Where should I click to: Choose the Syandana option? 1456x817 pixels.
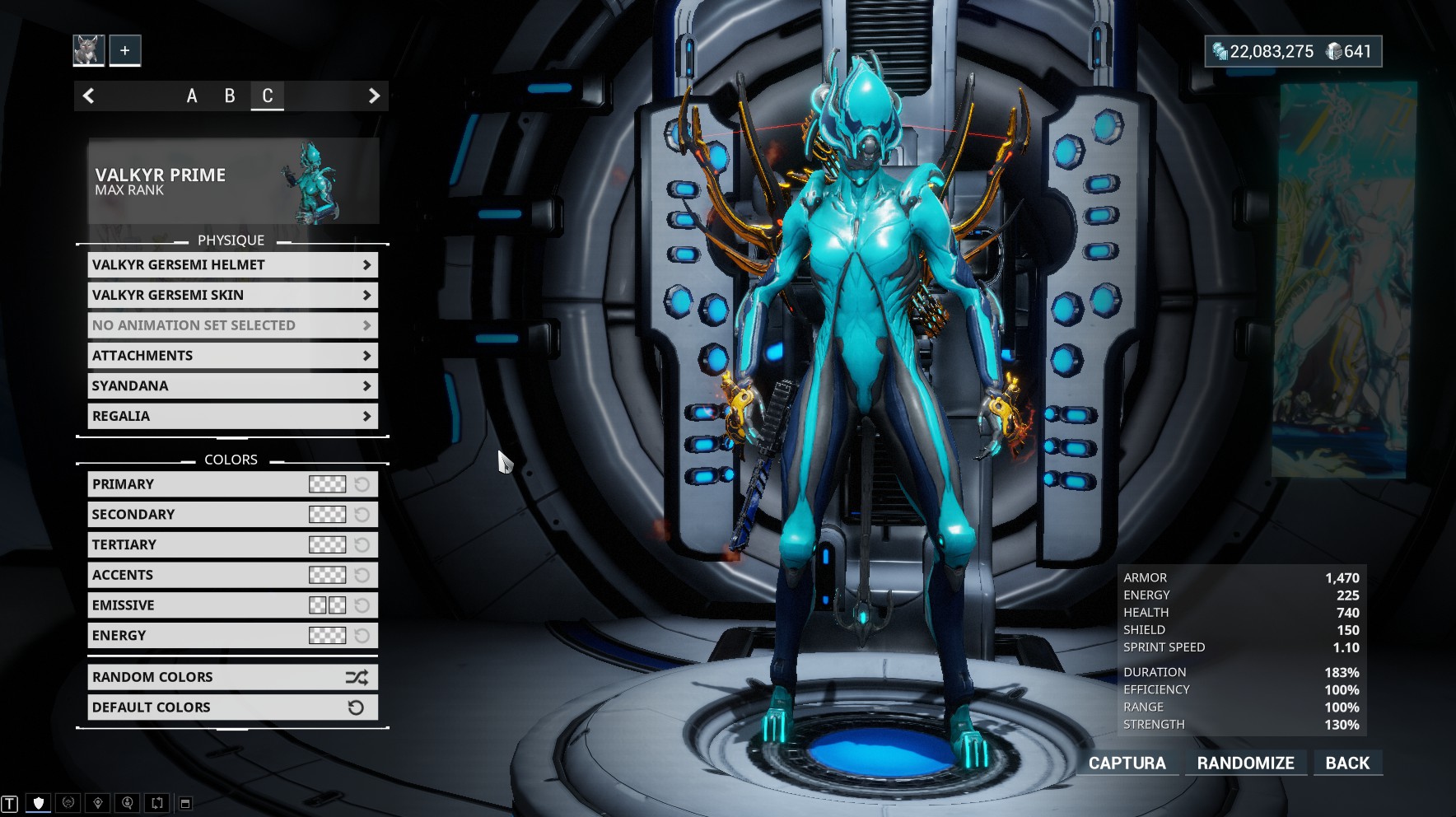pos(232,386)
